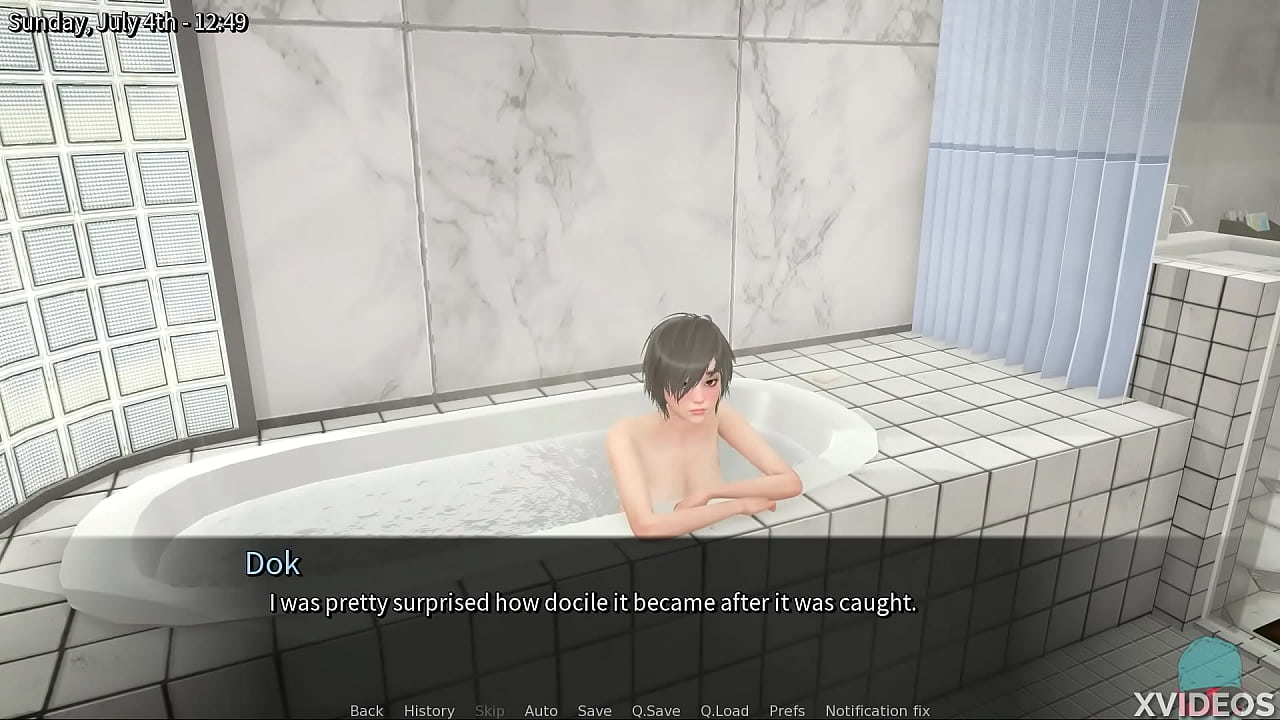Image resolution: width=1280 pixels, height=720 pixels.
Task: Open the Prefs settings screen
Action: (x=789, y=710)
